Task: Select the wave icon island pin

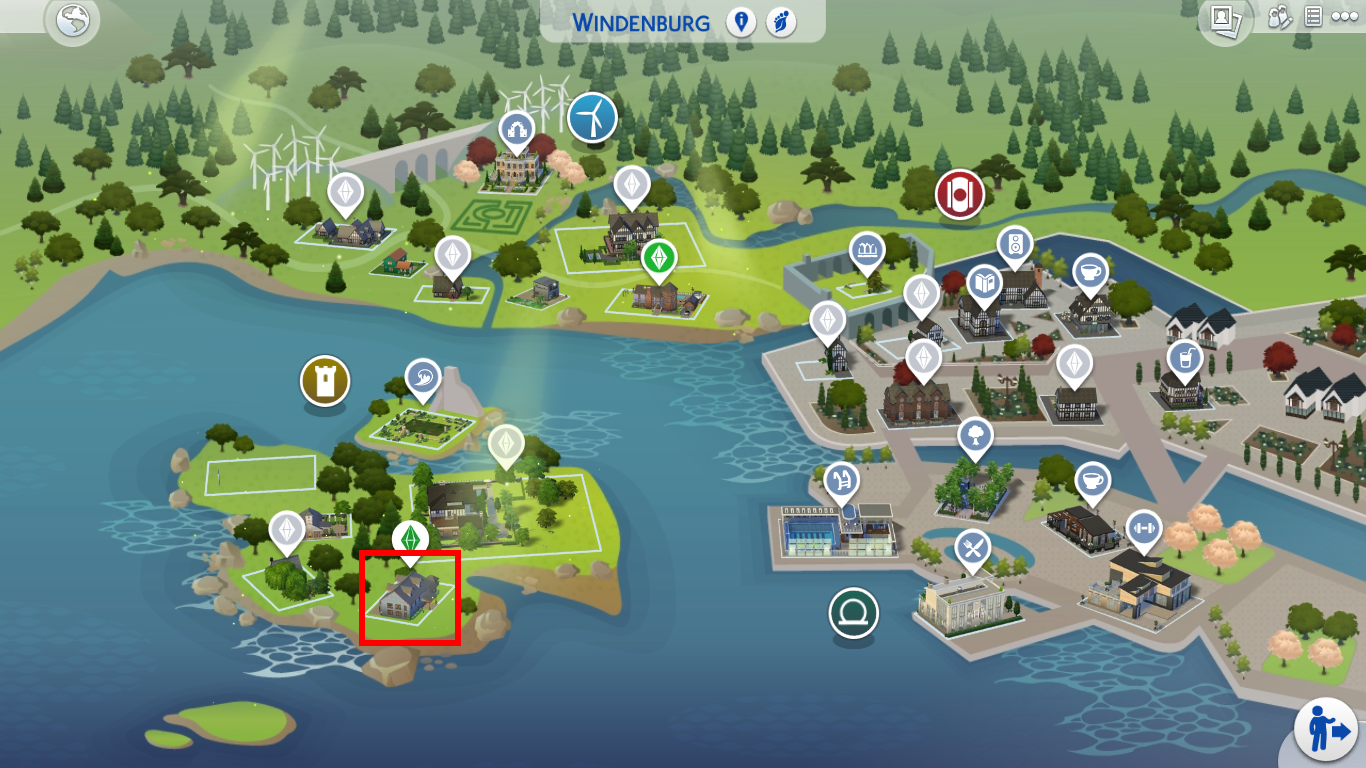Action: [x=423, y=378]
